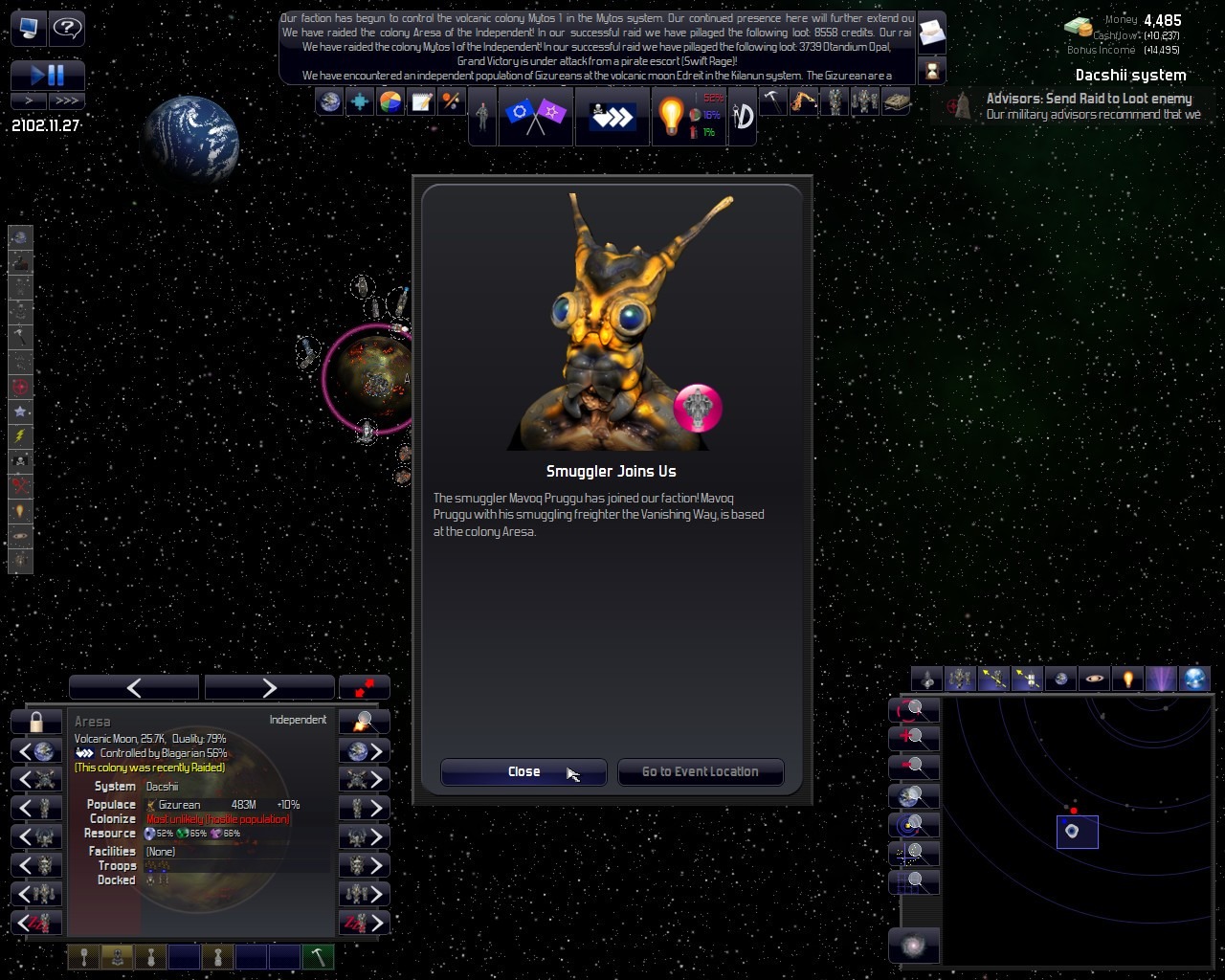Select the next item with right arrow

click(269, 687)
